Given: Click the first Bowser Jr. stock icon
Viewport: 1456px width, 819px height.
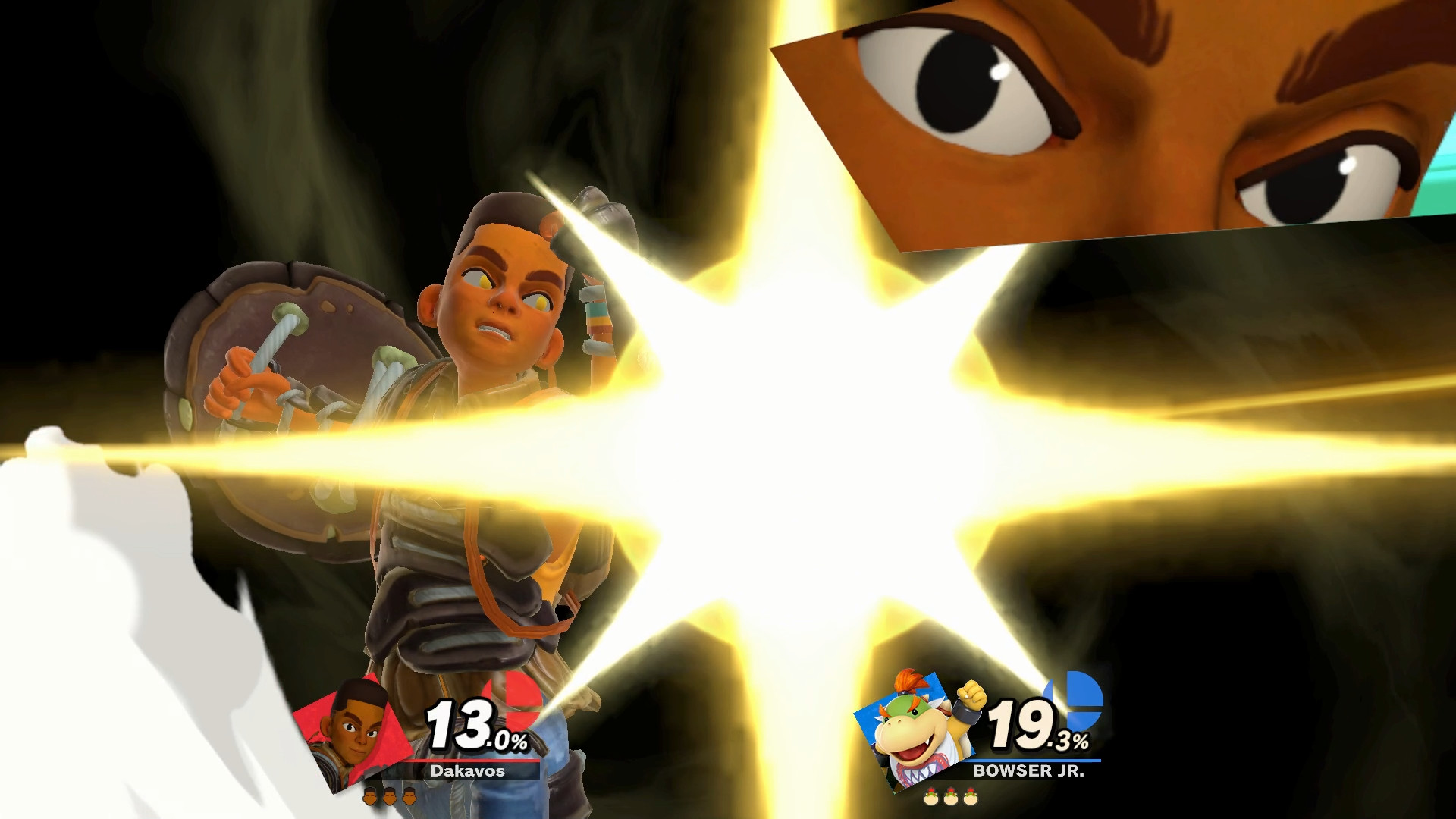Looking at the screenshot, I should [930, 796].
